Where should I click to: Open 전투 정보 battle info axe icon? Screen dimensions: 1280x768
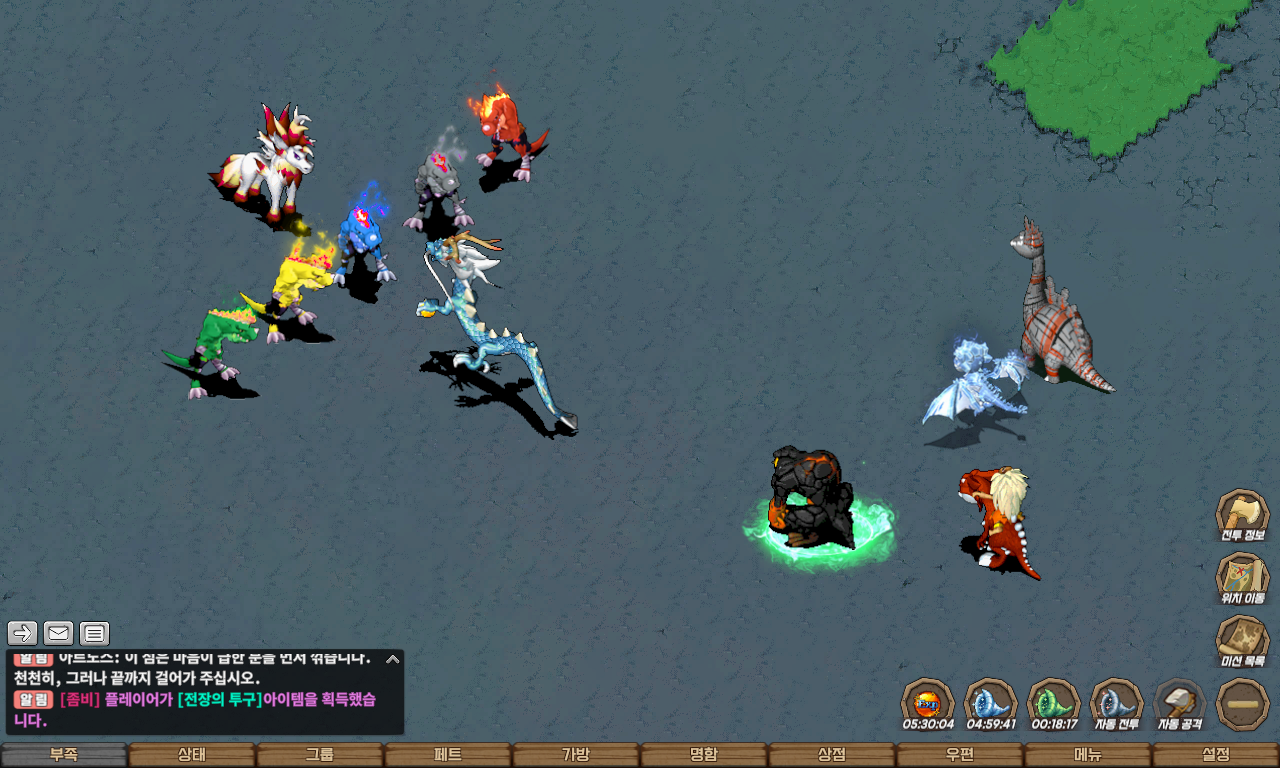[x=1242, y=514]
